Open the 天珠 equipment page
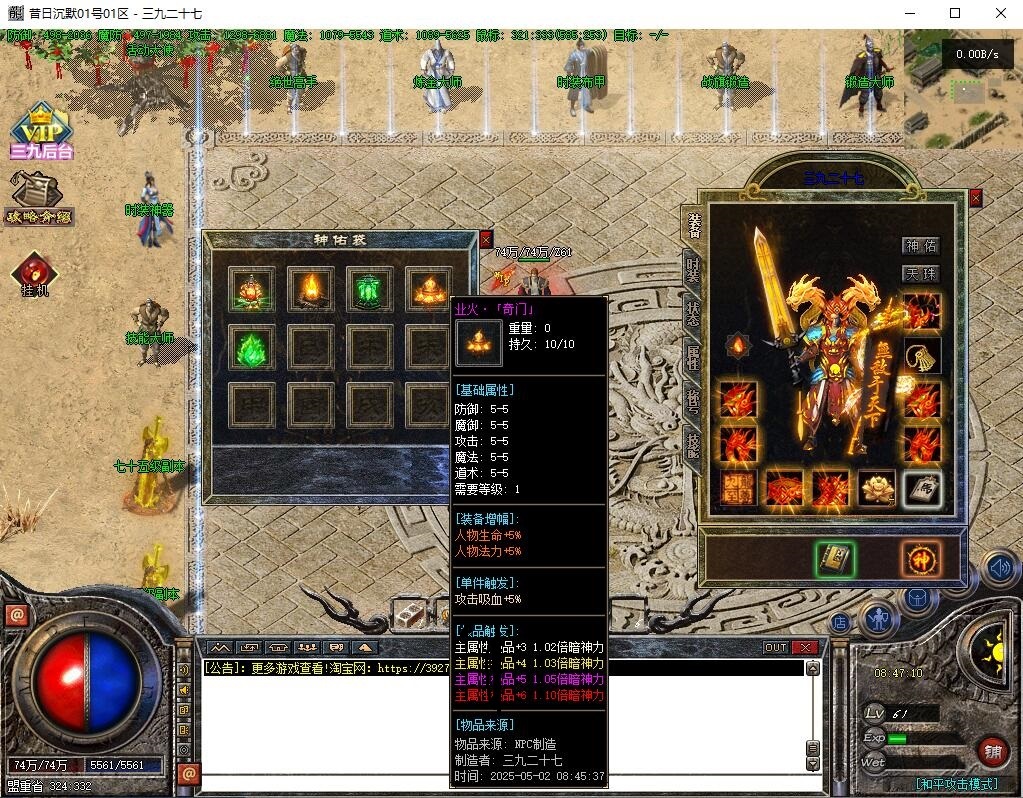This screenshot has height=798, width=1023. coord(921,273)
